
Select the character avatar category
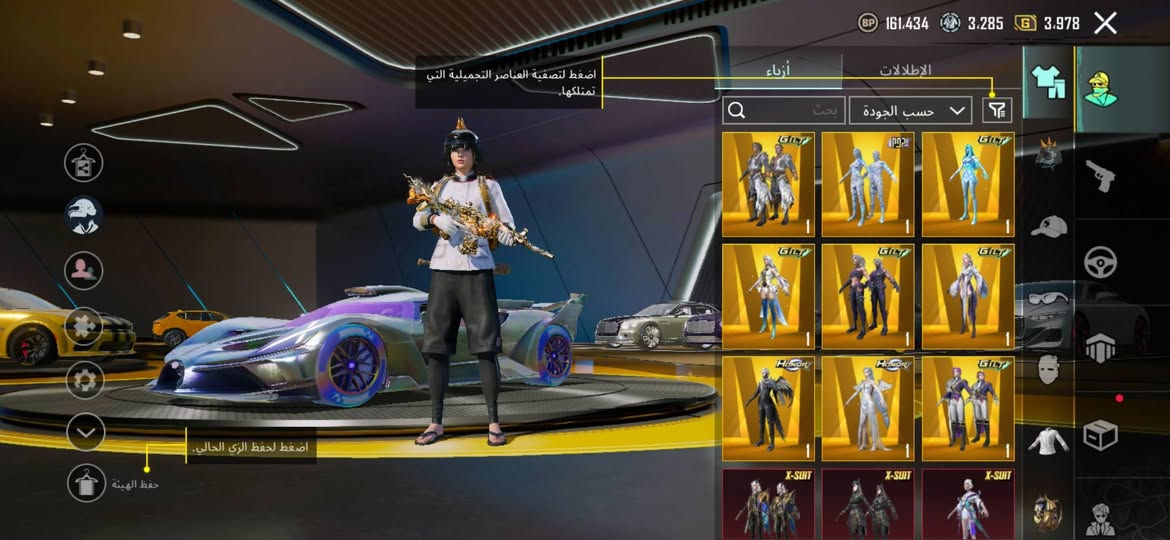[x=1101, y=89]
